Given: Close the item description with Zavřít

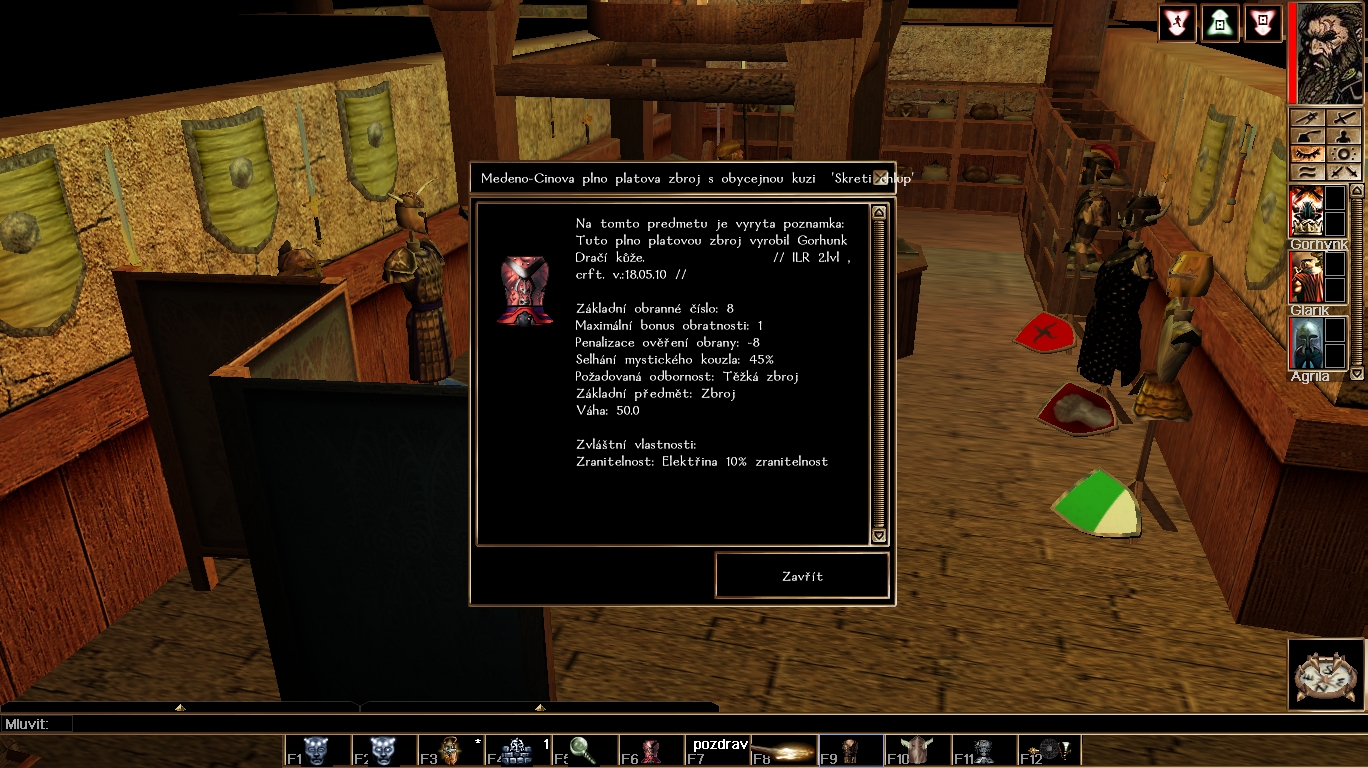Looking at the screenshot, I should click(802, 576).
